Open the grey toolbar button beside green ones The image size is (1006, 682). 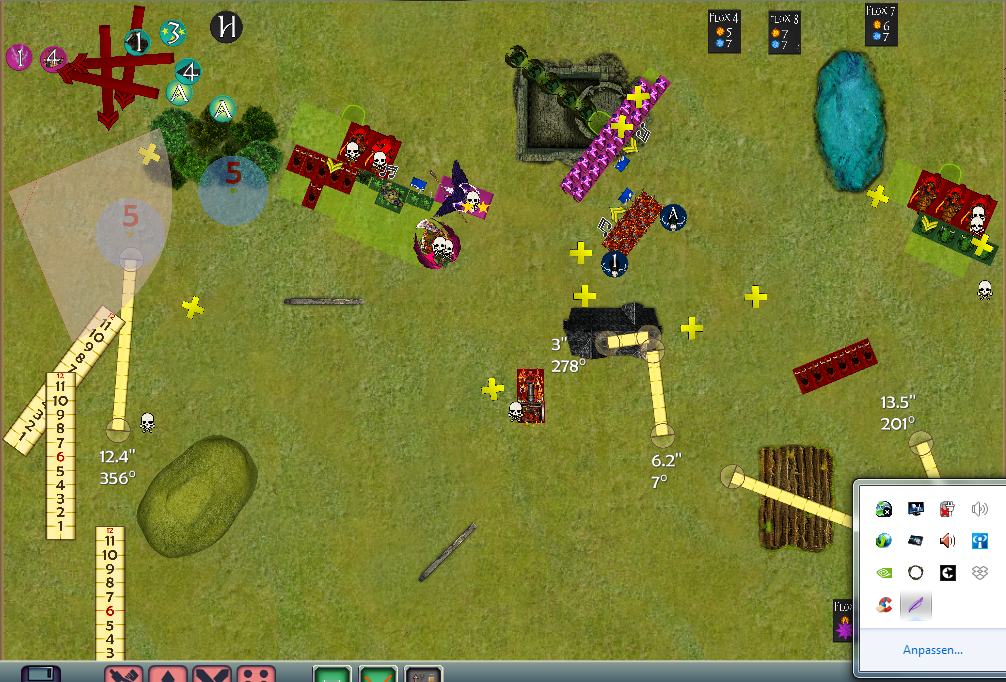[424, 674]
